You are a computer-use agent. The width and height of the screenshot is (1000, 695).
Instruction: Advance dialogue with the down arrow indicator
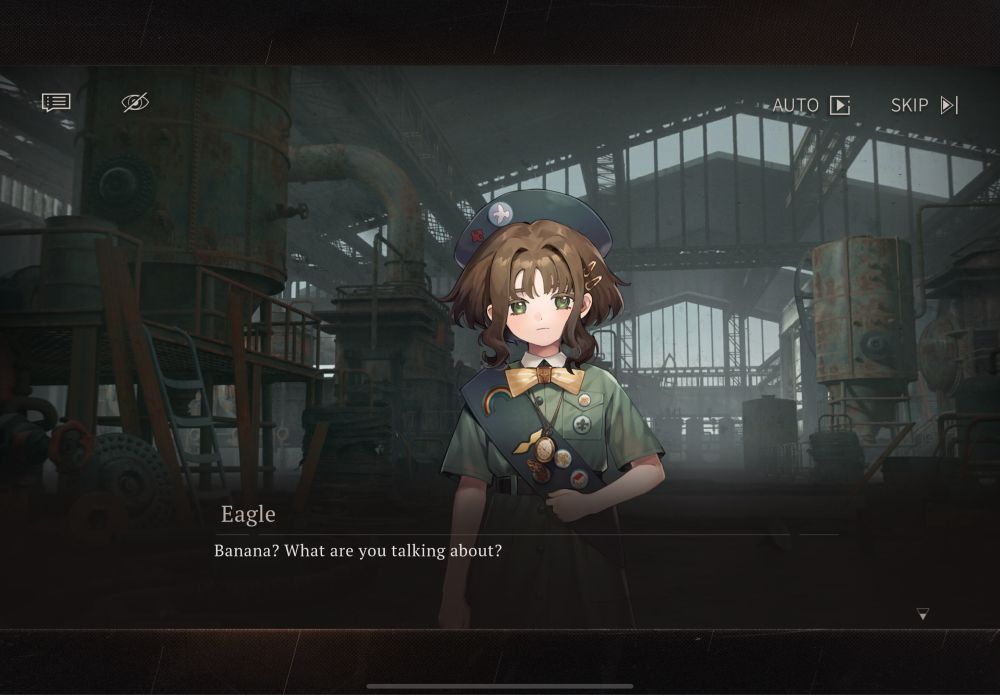tap(922, 614)
